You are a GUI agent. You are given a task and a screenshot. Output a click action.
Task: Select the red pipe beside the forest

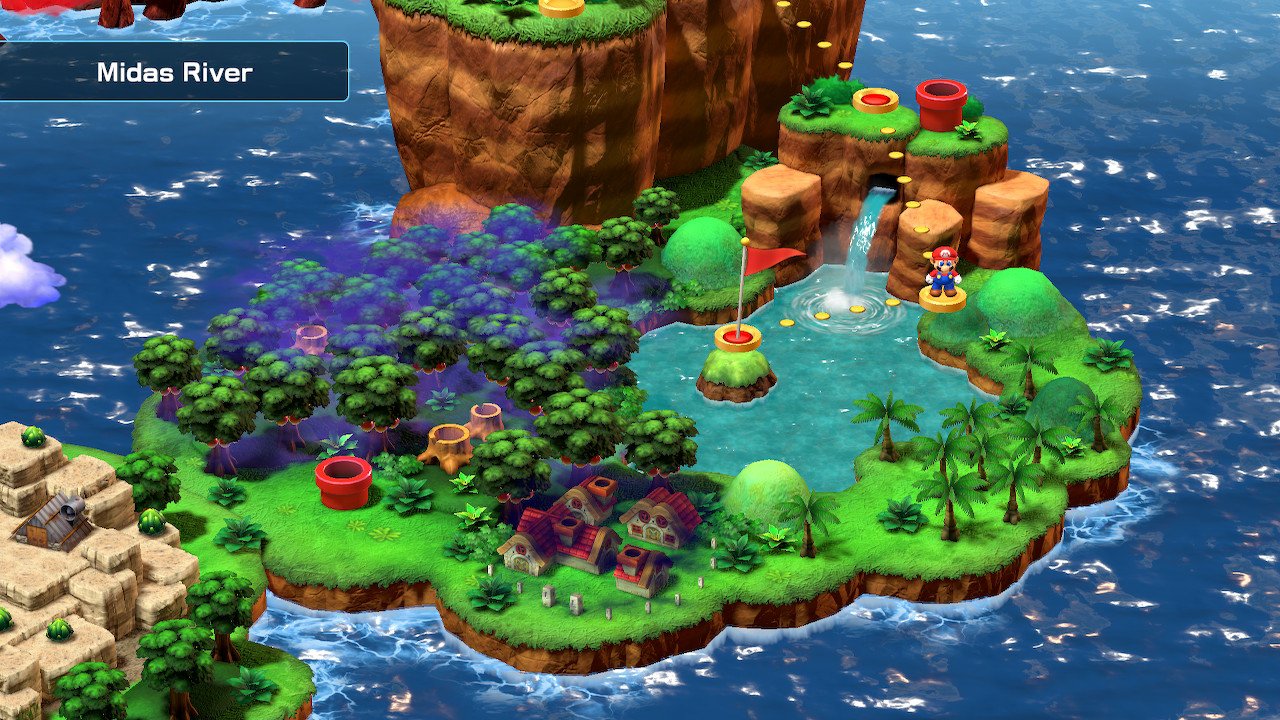click(x=344, y=481)
